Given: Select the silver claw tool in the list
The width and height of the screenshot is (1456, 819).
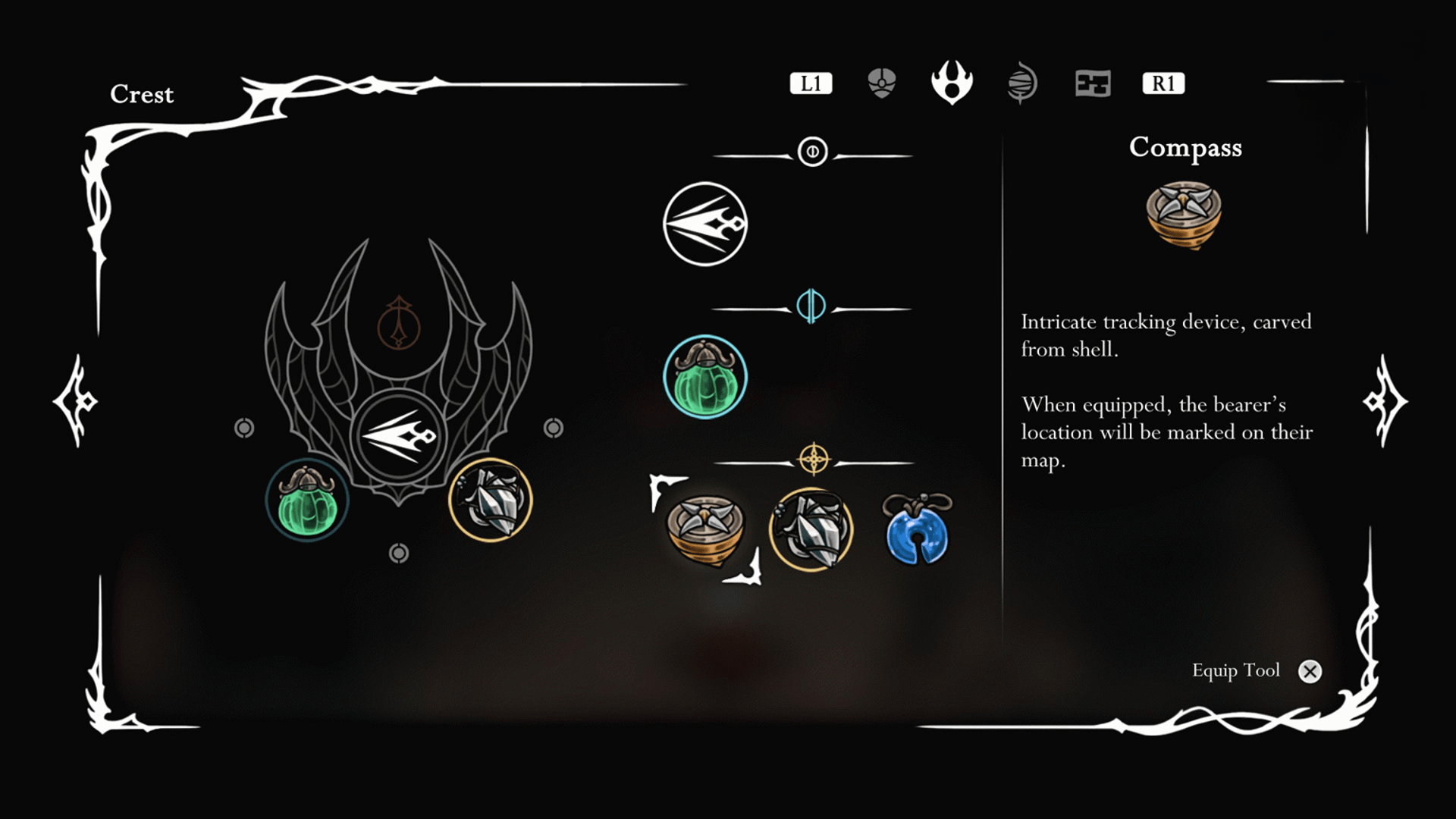Looking at the screenshot, I should (811, 529).
